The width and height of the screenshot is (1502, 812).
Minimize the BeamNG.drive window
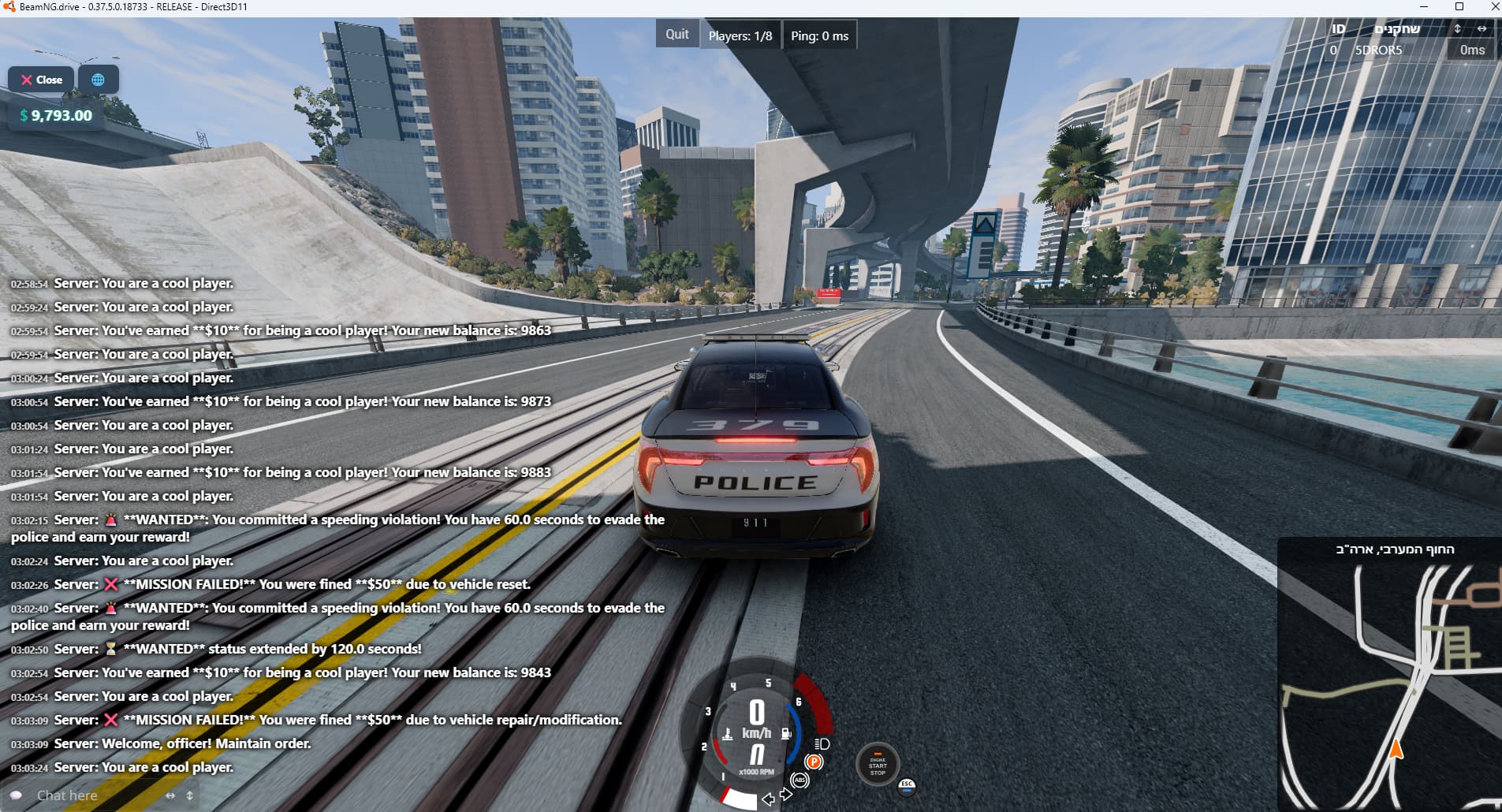coord(1424,7)
